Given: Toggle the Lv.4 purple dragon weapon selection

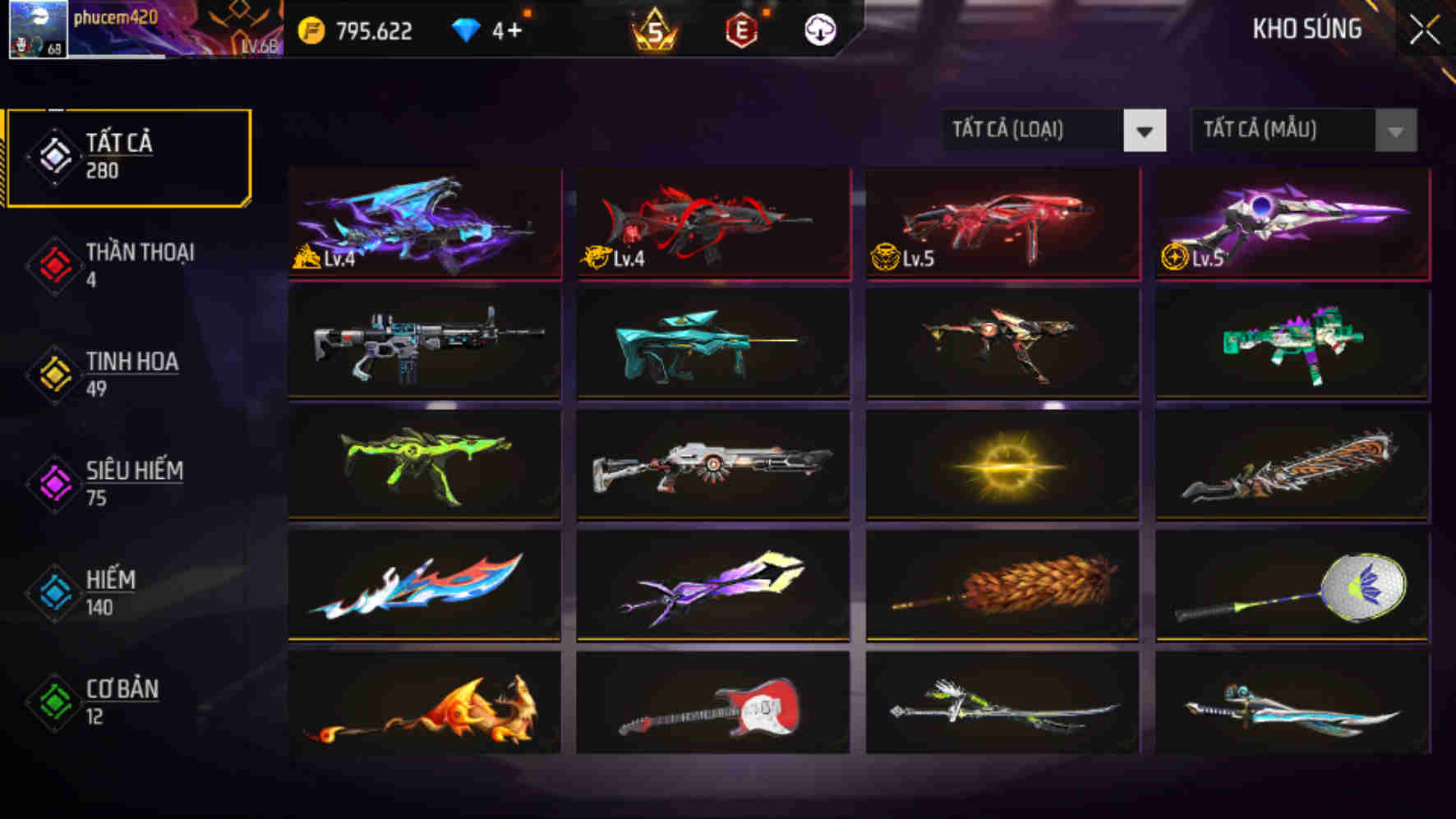Looking at the screenshot, I should [x=423, y=223].
